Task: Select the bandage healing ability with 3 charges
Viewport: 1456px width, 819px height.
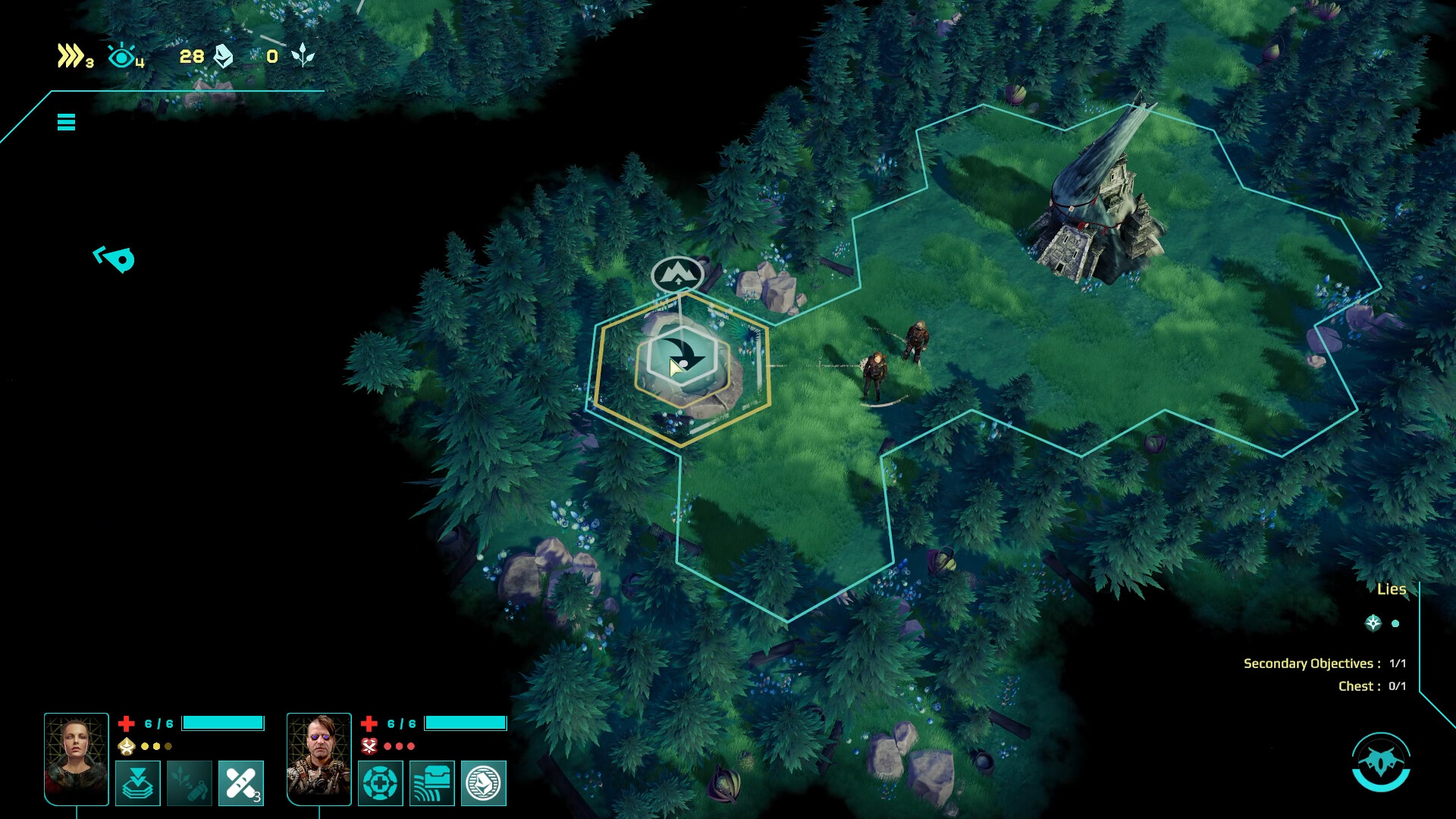Action: coord(241,783)
